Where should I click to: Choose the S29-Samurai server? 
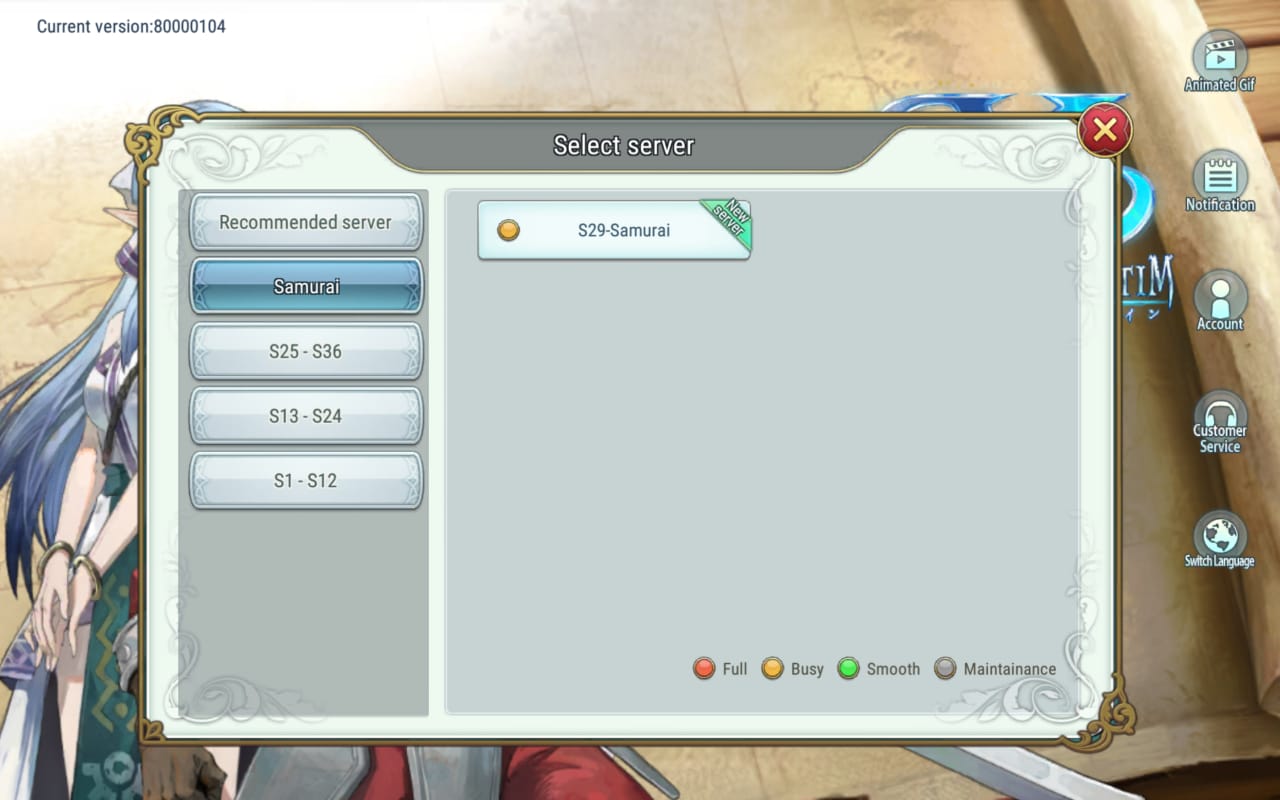click(x=614, y=230)
